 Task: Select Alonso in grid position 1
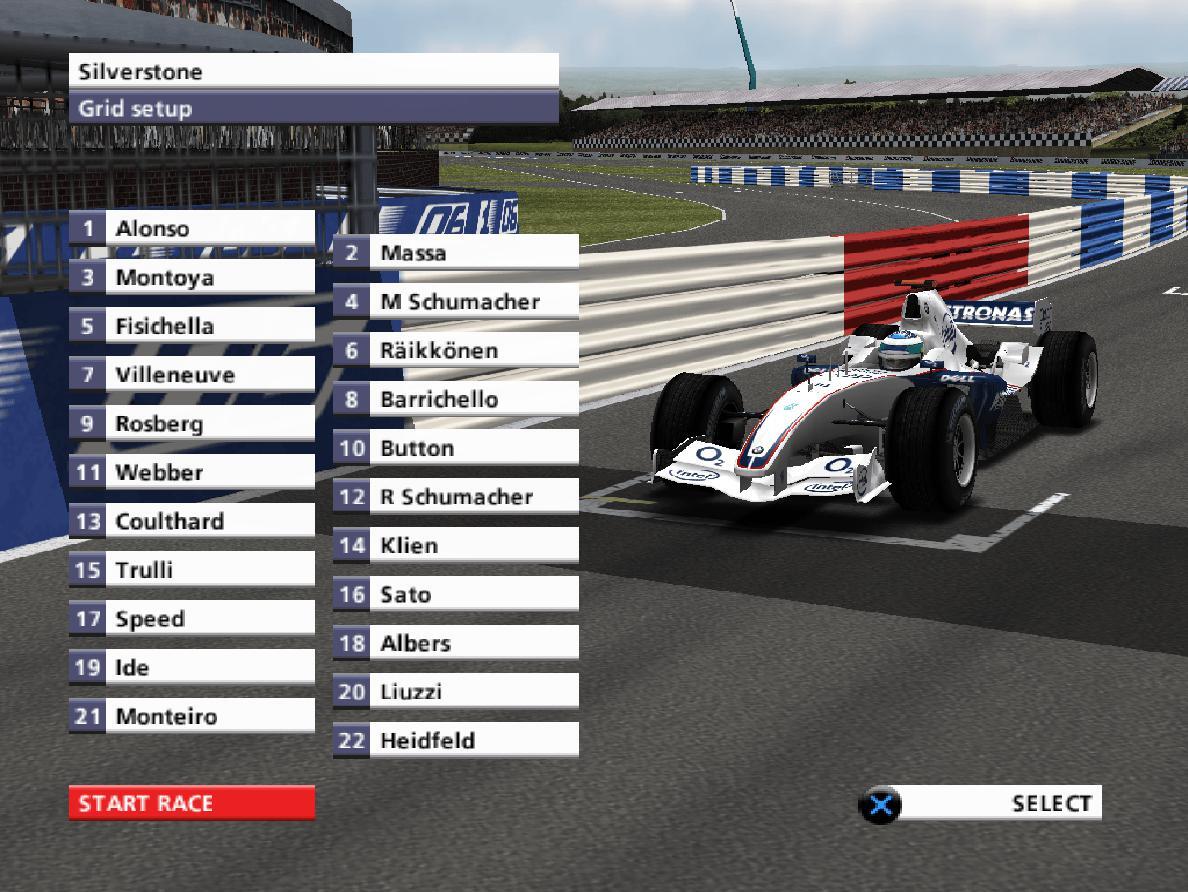click(191, 228)
